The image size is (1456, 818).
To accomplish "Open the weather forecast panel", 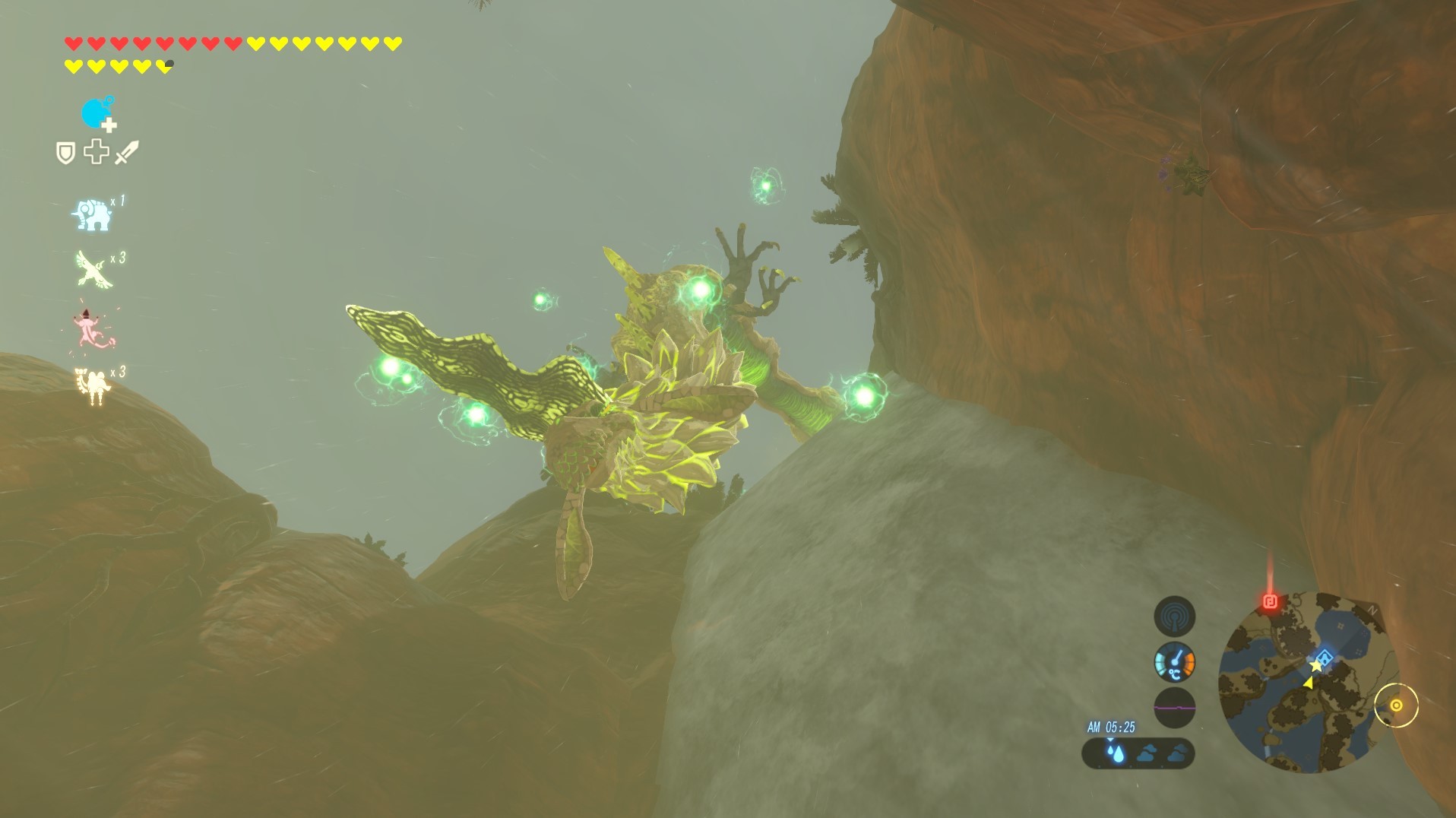I will click(1138, 753).
